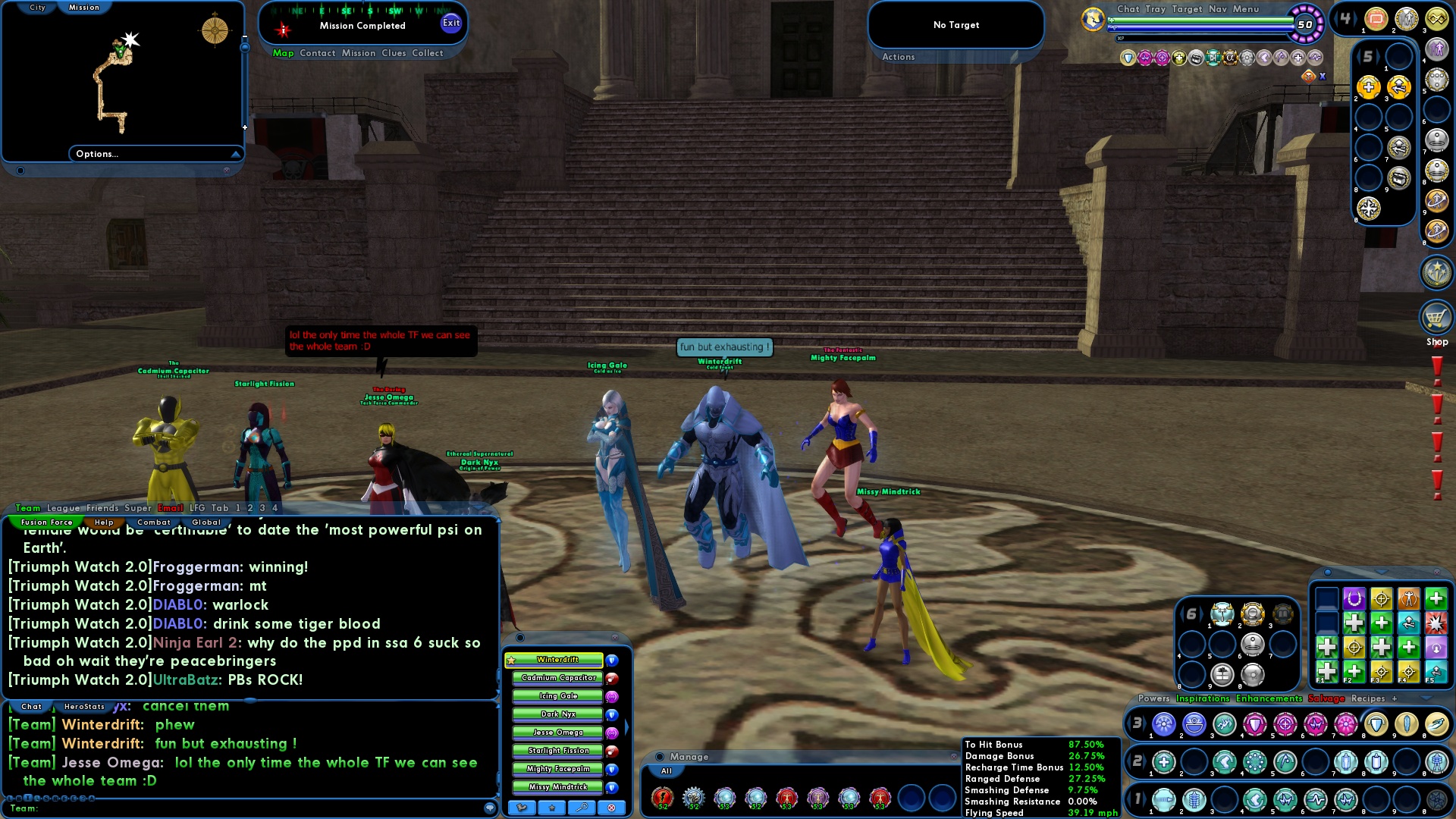This screenshot has height=819, width=1456.
Task: Click the star icon at team window bottom
Action: pyautogui.click(x=551, y=808)
